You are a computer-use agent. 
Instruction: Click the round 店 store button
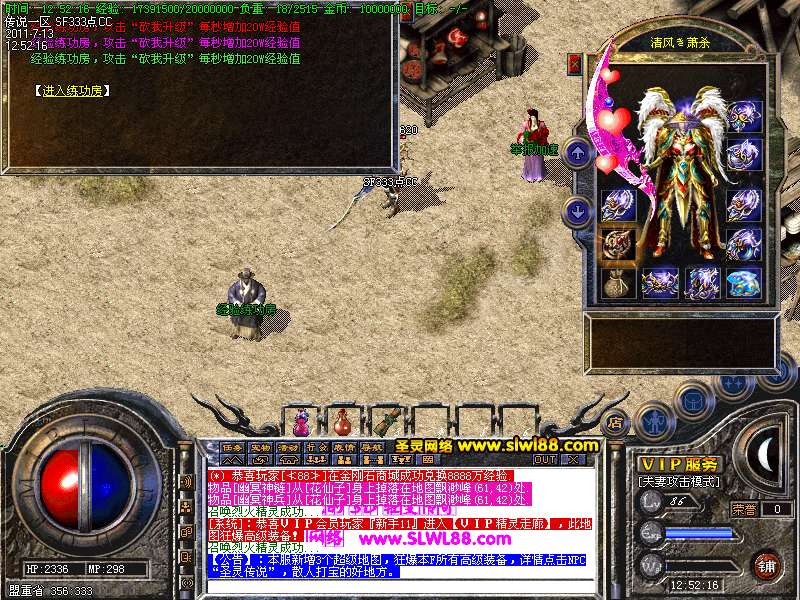[616, 421]
